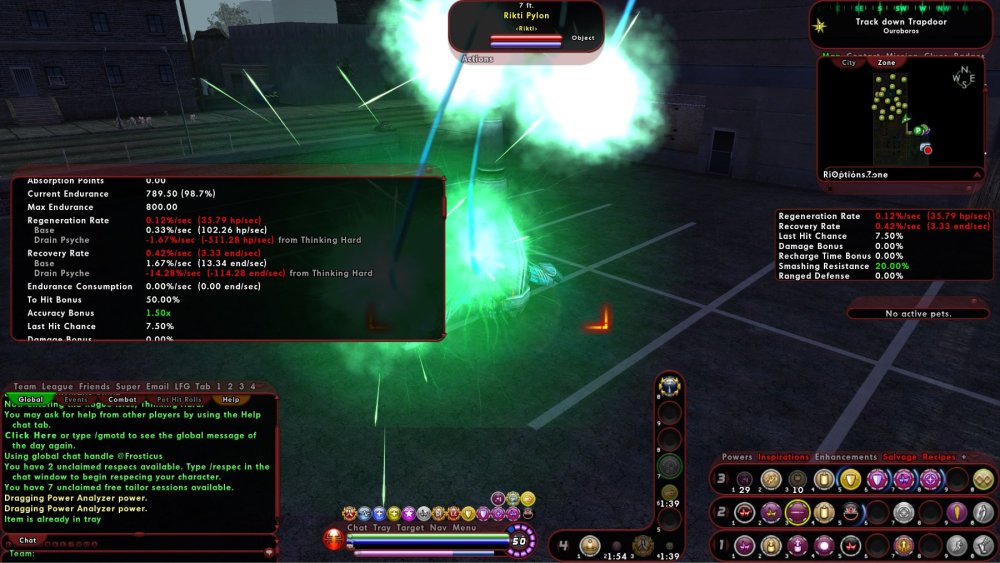The image size is (1000, 563).
Task: Activate the yellow shield power in tray 3
Action: pyautogui.click(x=850, y=479)
